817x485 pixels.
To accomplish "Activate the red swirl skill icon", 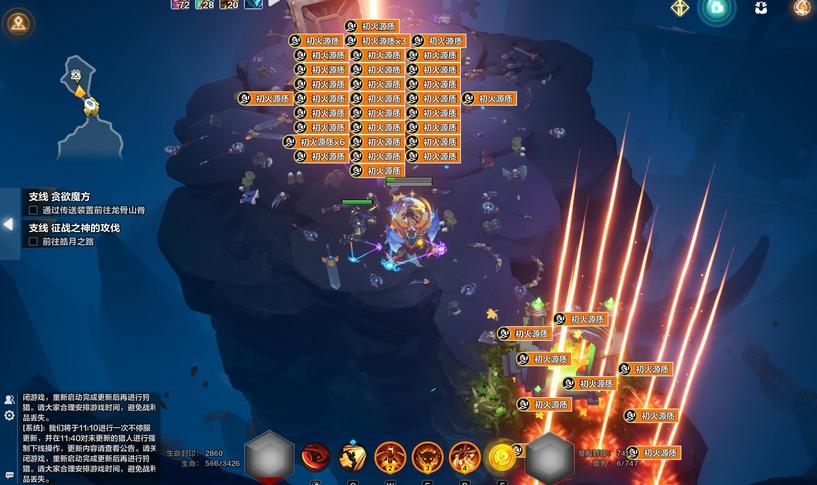I will pos(316,457).
